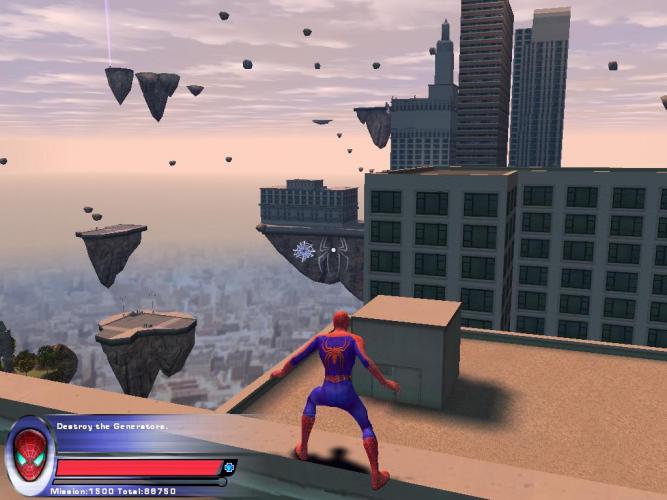This screenshot has height=500, width=667.
Task: Click the blue web swing point marker
Action: coord(304,251)
